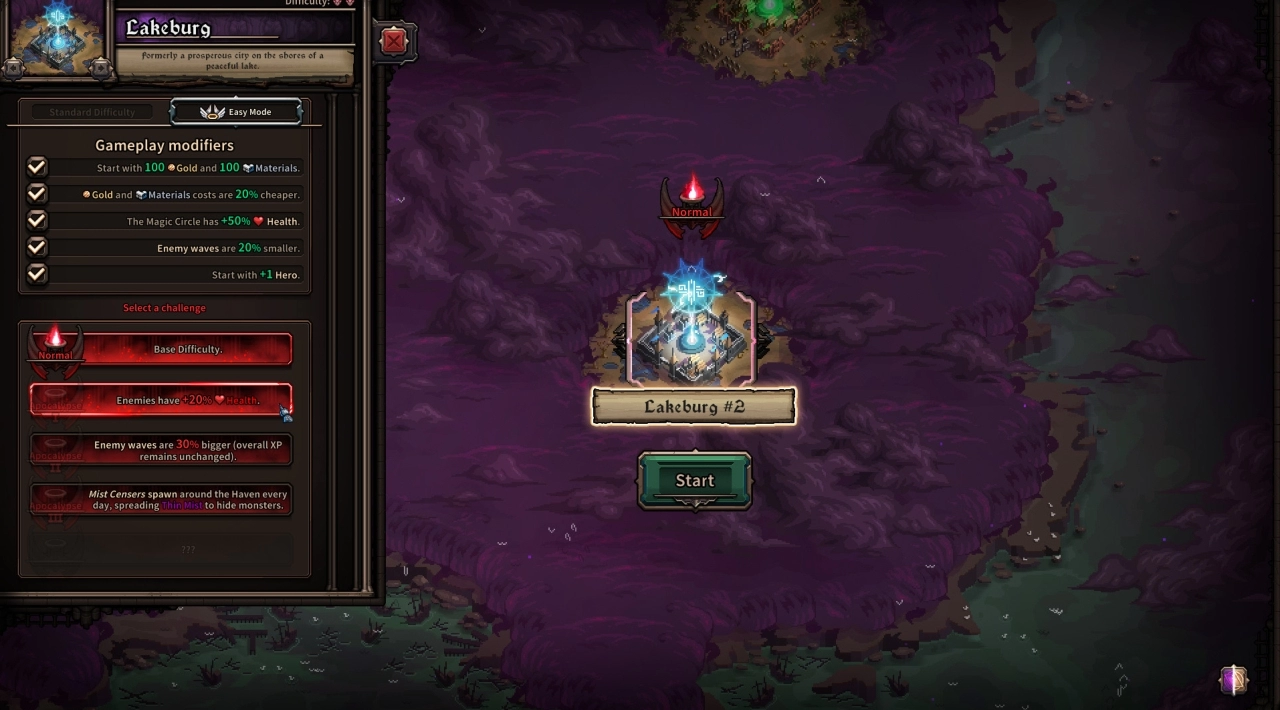Choose the Mist Censers challenge
The image size is (1280, 710).
pos(162,499)
